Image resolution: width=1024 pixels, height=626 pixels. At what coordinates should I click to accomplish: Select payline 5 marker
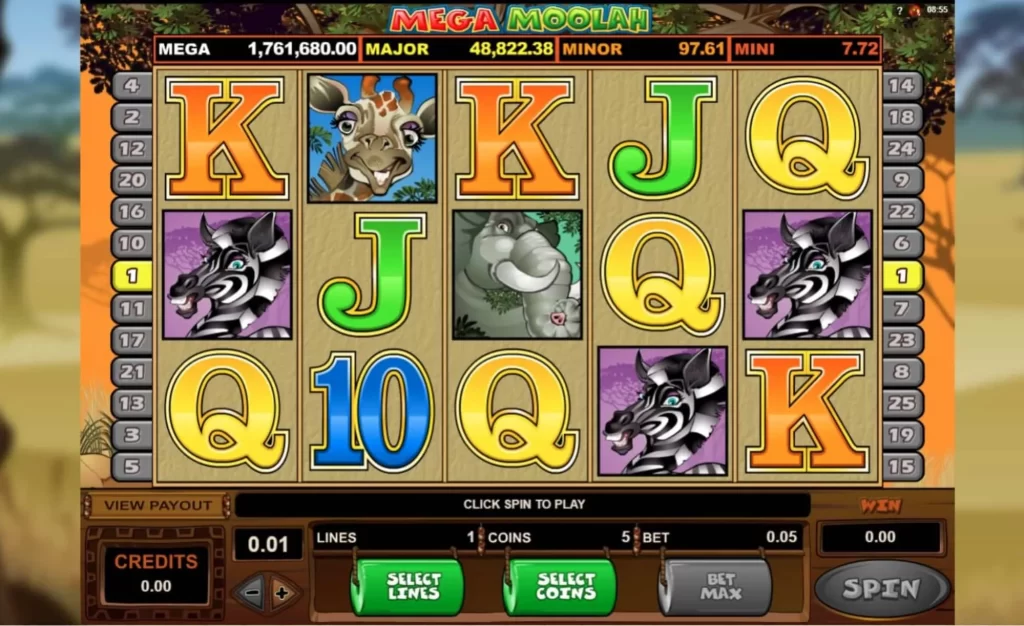click(131, 466)
